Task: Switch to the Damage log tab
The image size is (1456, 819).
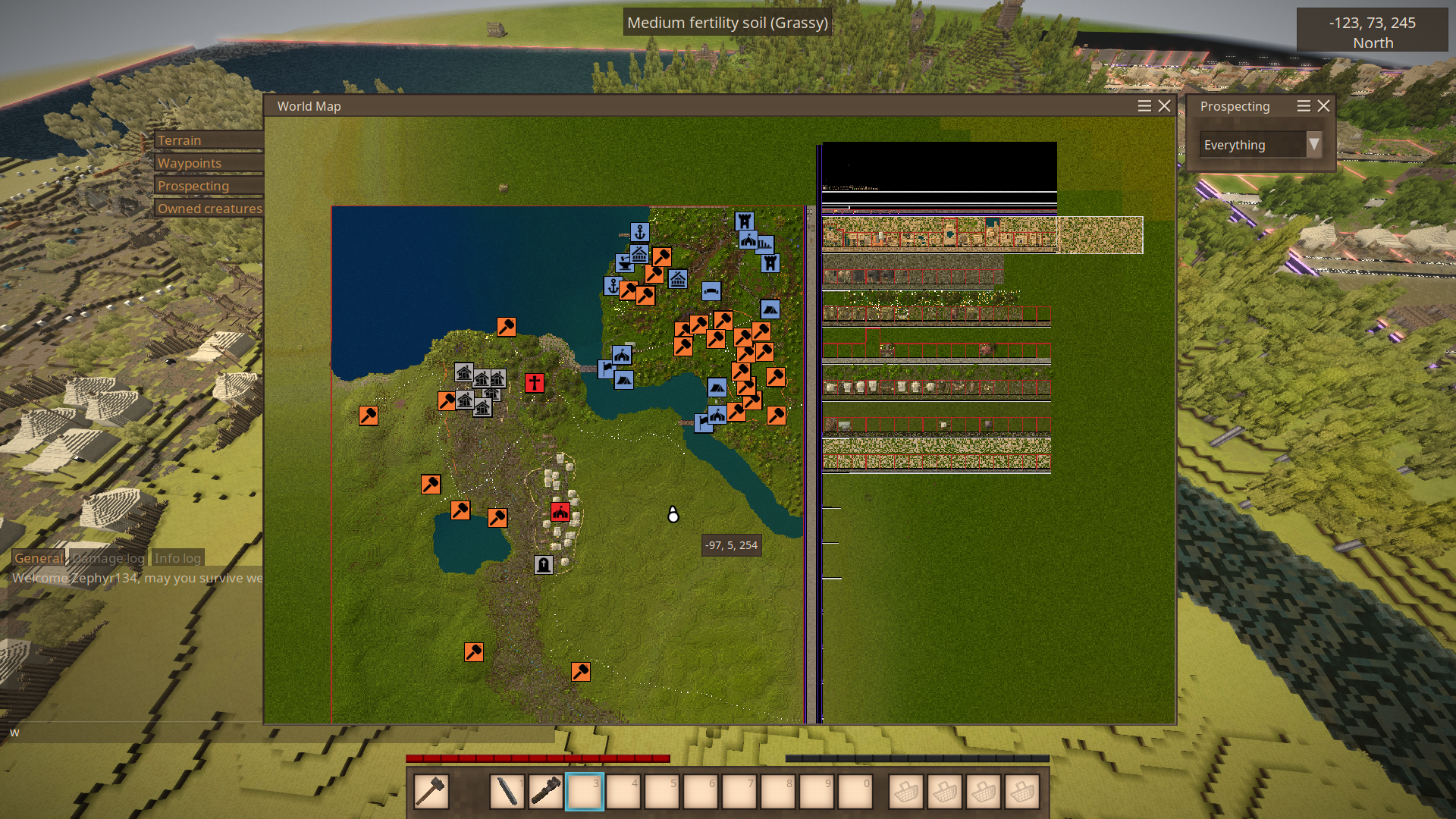Action: point(108,558)
